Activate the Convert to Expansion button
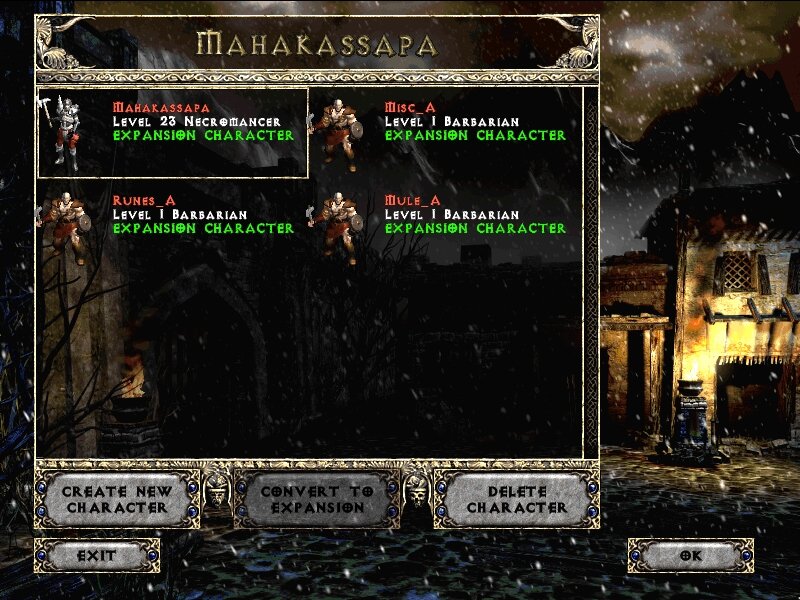Screen dimensions: 800x600 tap(317, 499)
